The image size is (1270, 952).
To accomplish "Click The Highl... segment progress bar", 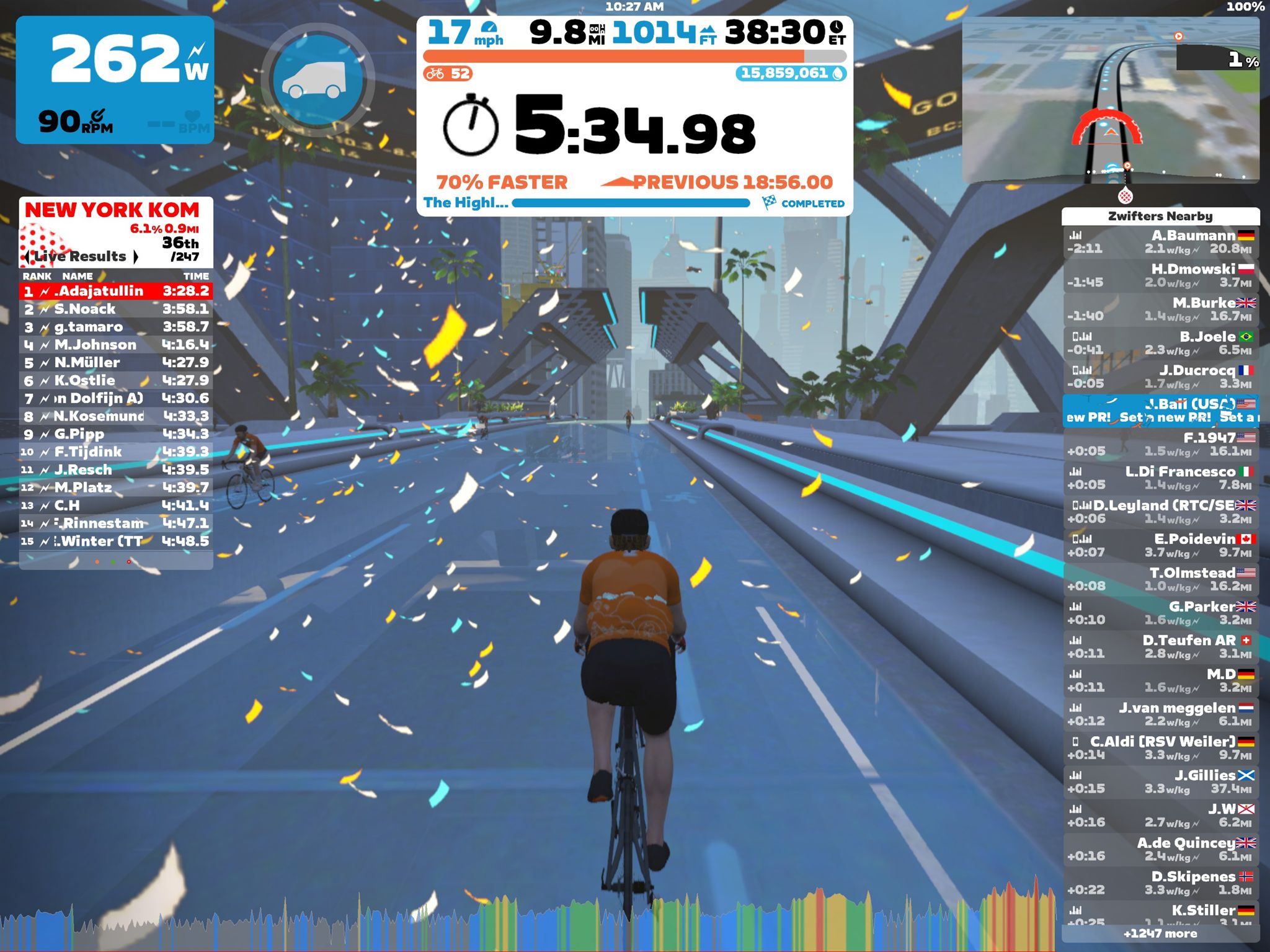I will 633,203.
